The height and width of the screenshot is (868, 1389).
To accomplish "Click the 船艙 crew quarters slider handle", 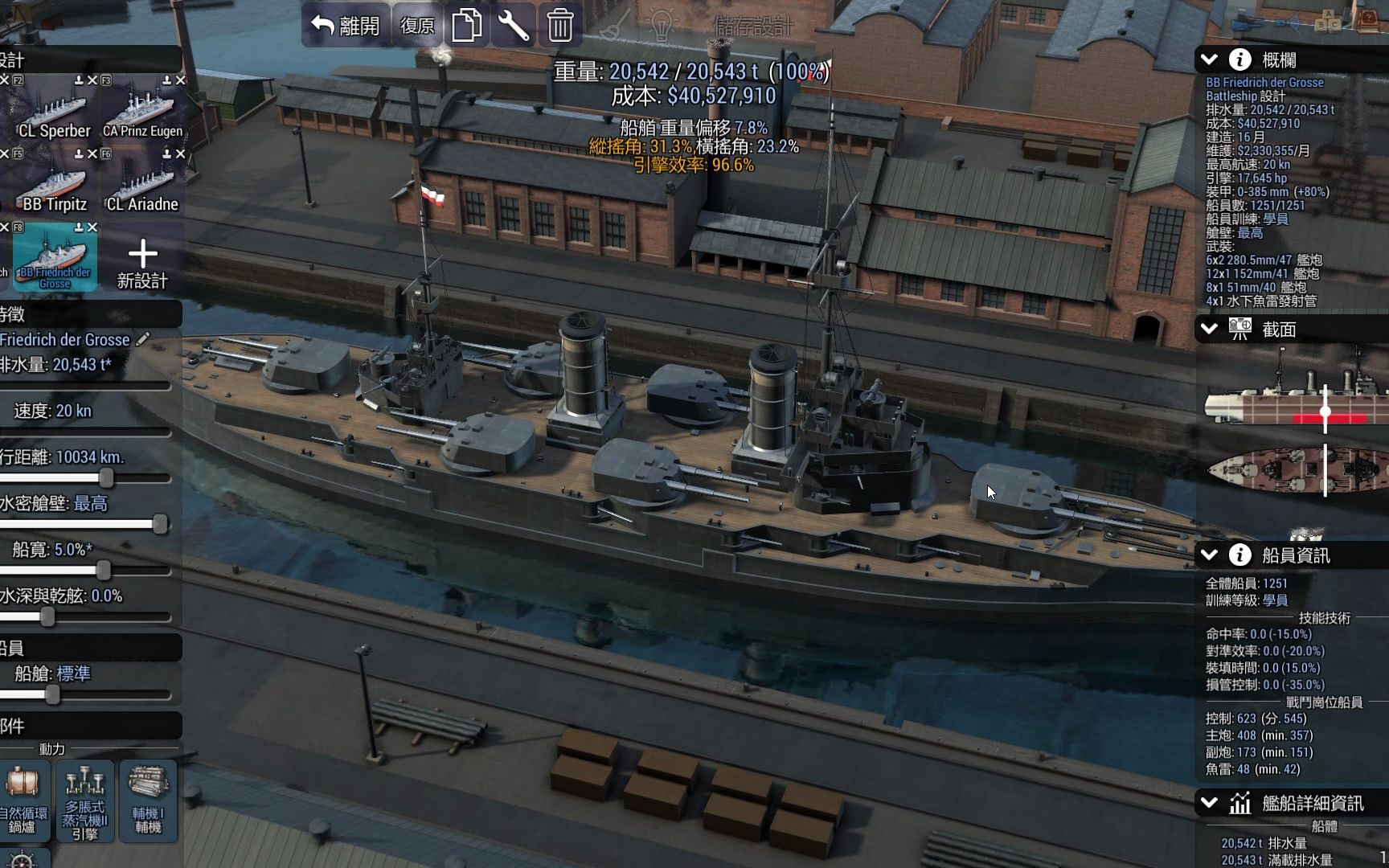I will (52, 695).
